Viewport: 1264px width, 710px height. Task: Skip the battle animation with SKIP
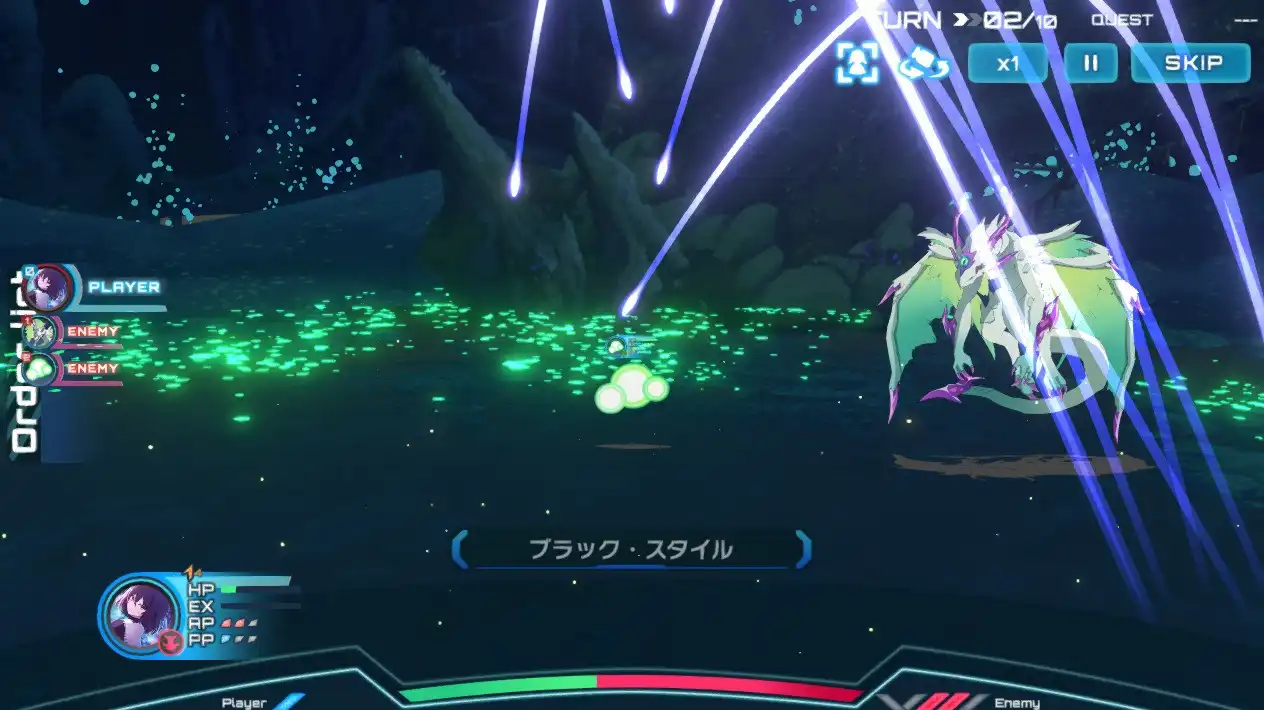click(1190, 63)
